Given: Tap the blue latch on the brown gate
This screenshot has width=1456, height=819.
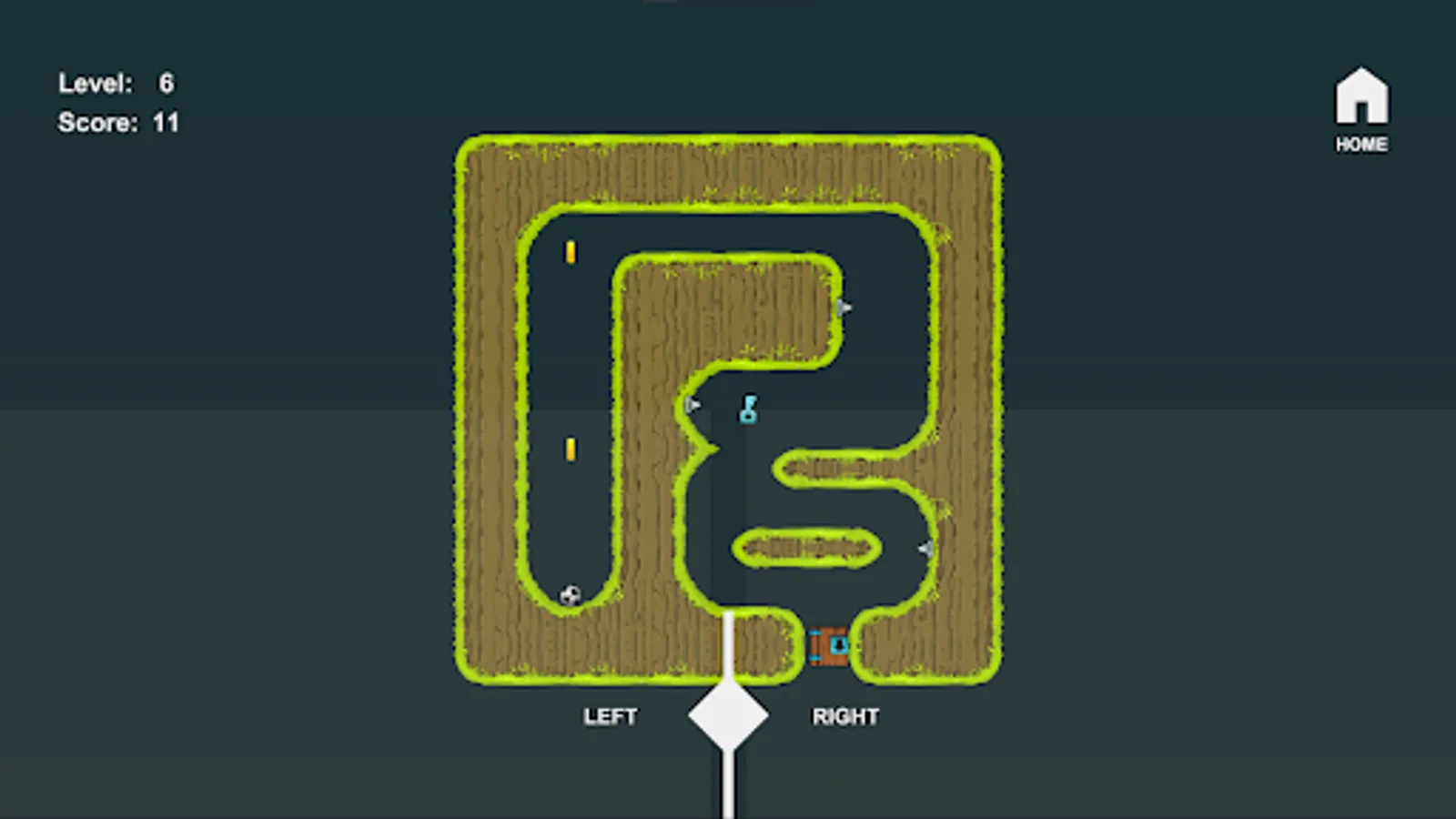Looking at the screenshot, I should point(815,634).
